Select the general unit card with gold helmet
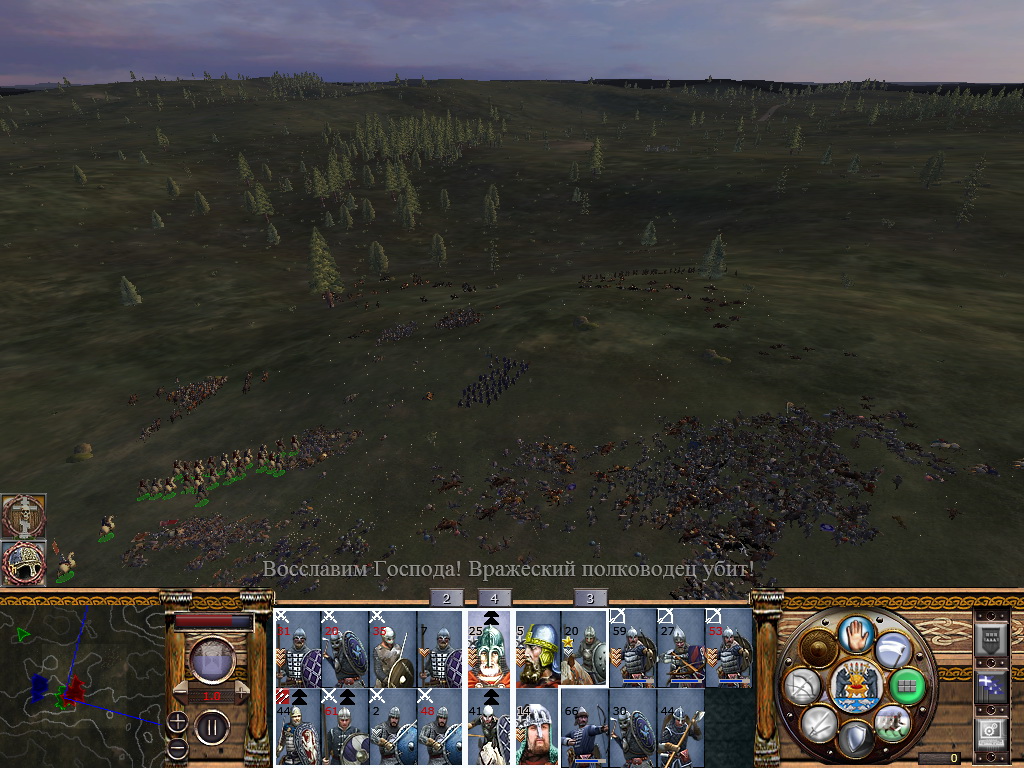 537,649
